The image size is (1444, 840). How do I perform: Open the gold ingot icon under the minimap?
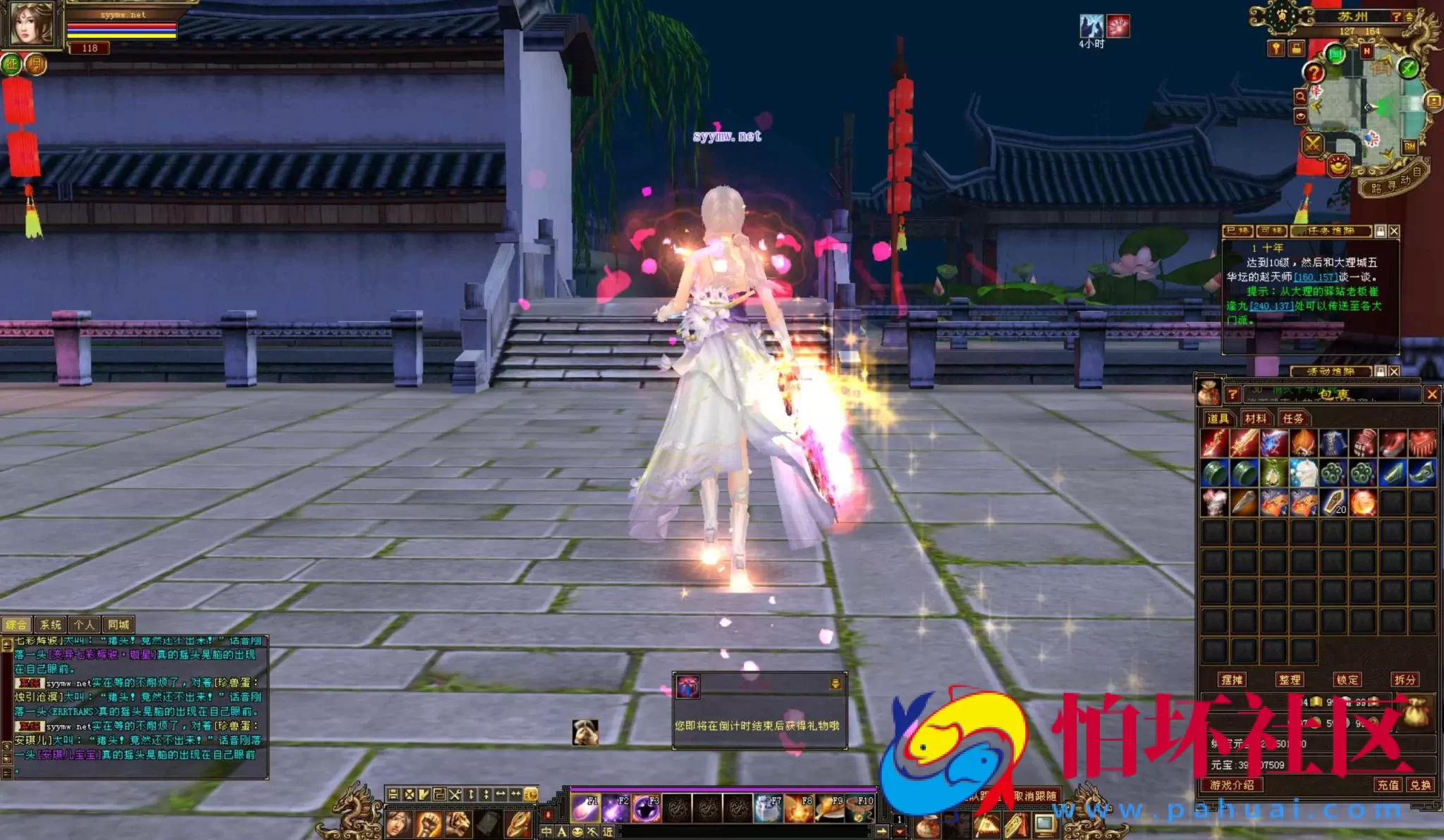tap(1338, 166)
